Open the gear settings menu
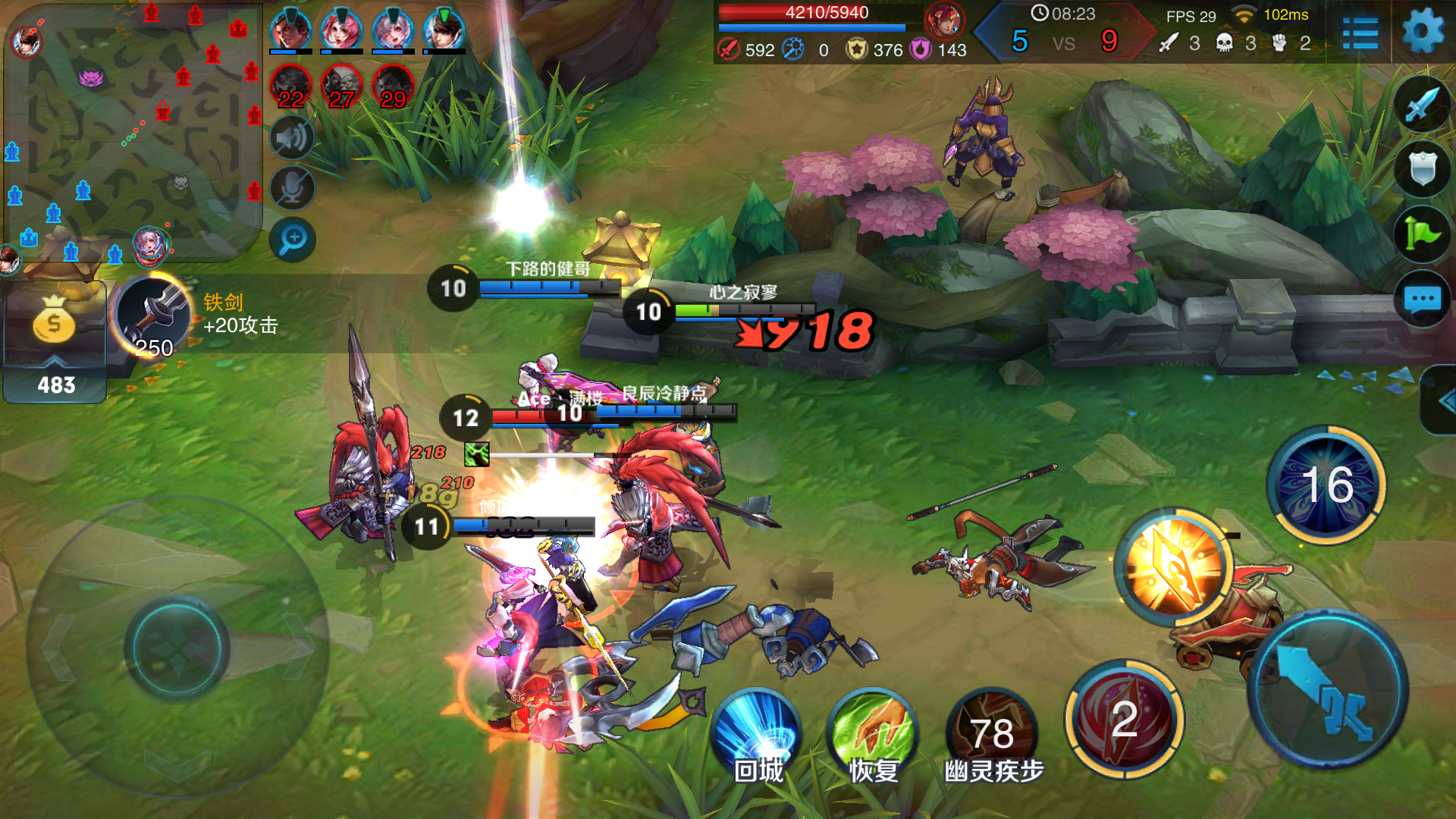The height and width of the screenshot is (819, 1456). [1423, 32]
